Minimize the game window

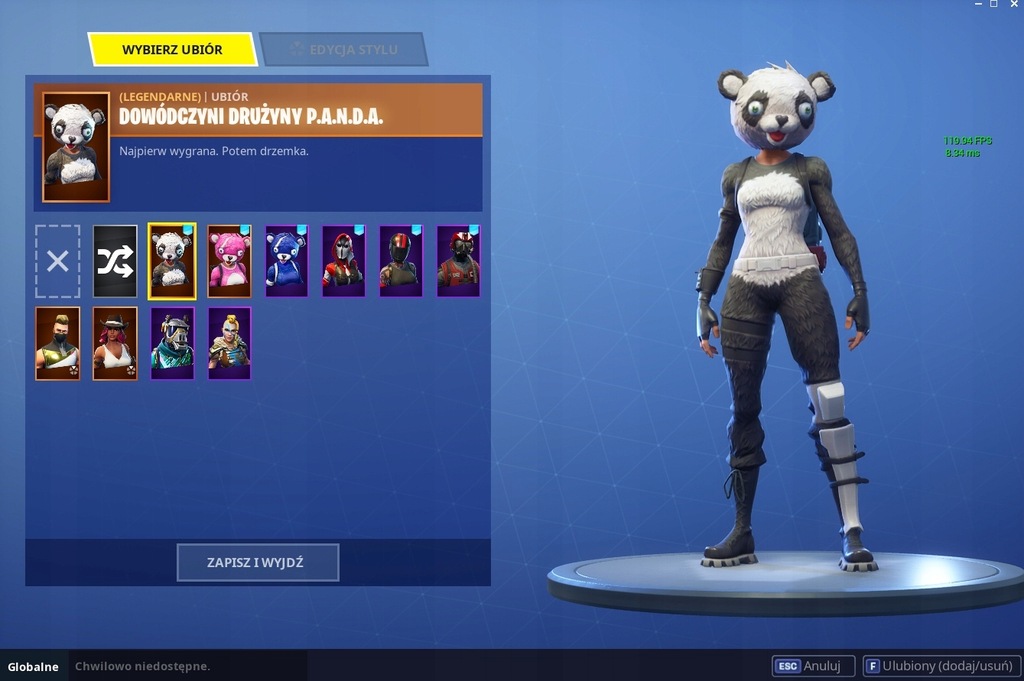tap(977, 5)
